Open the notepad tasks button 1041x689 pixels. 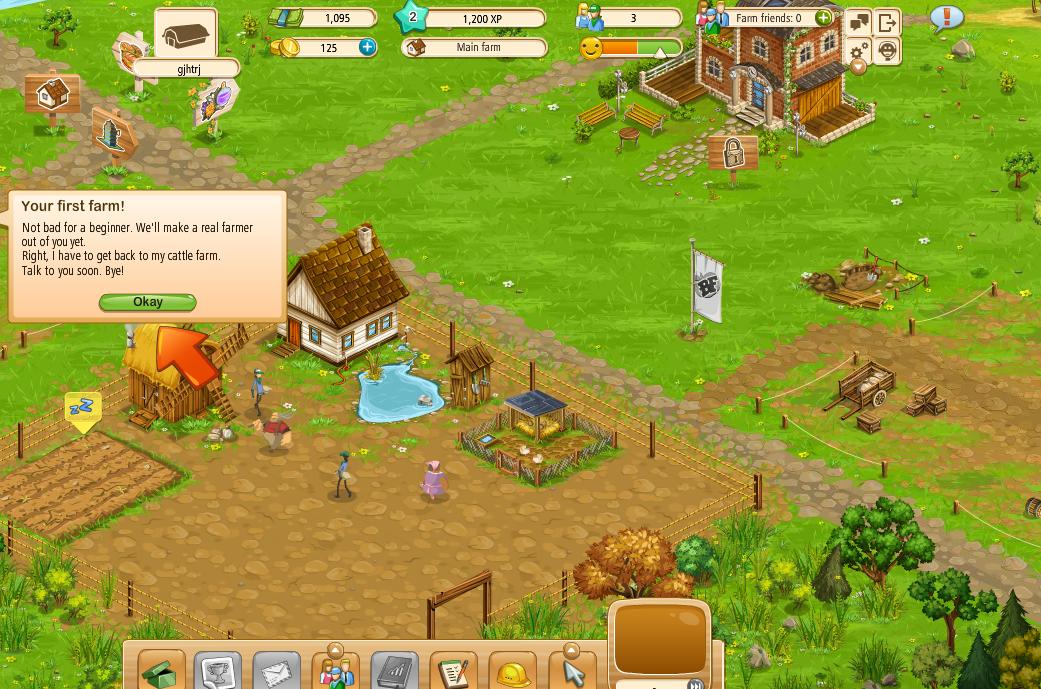453,671
